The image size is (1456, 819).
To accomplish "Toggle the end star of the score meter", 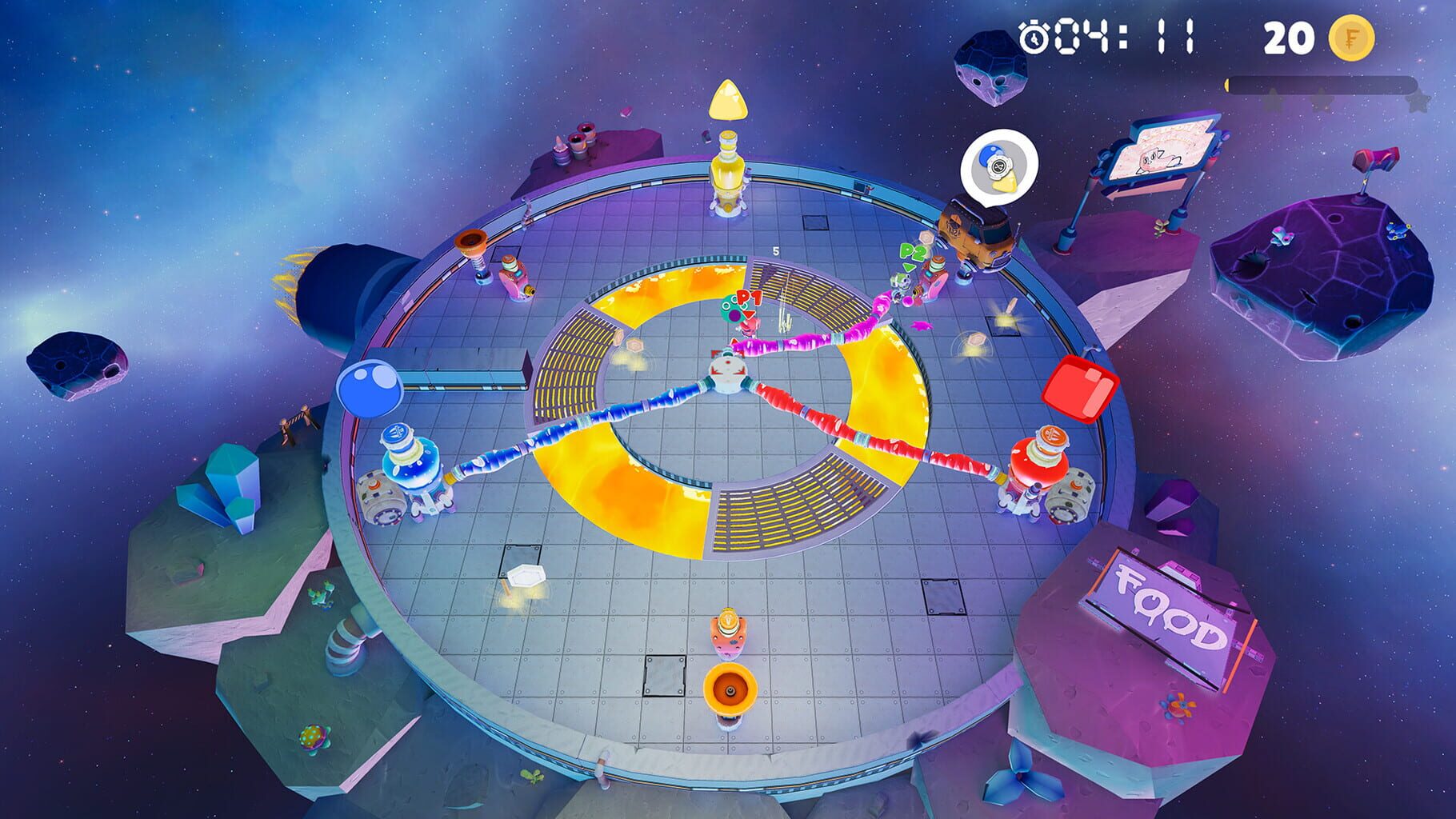I will point(1418,104).
